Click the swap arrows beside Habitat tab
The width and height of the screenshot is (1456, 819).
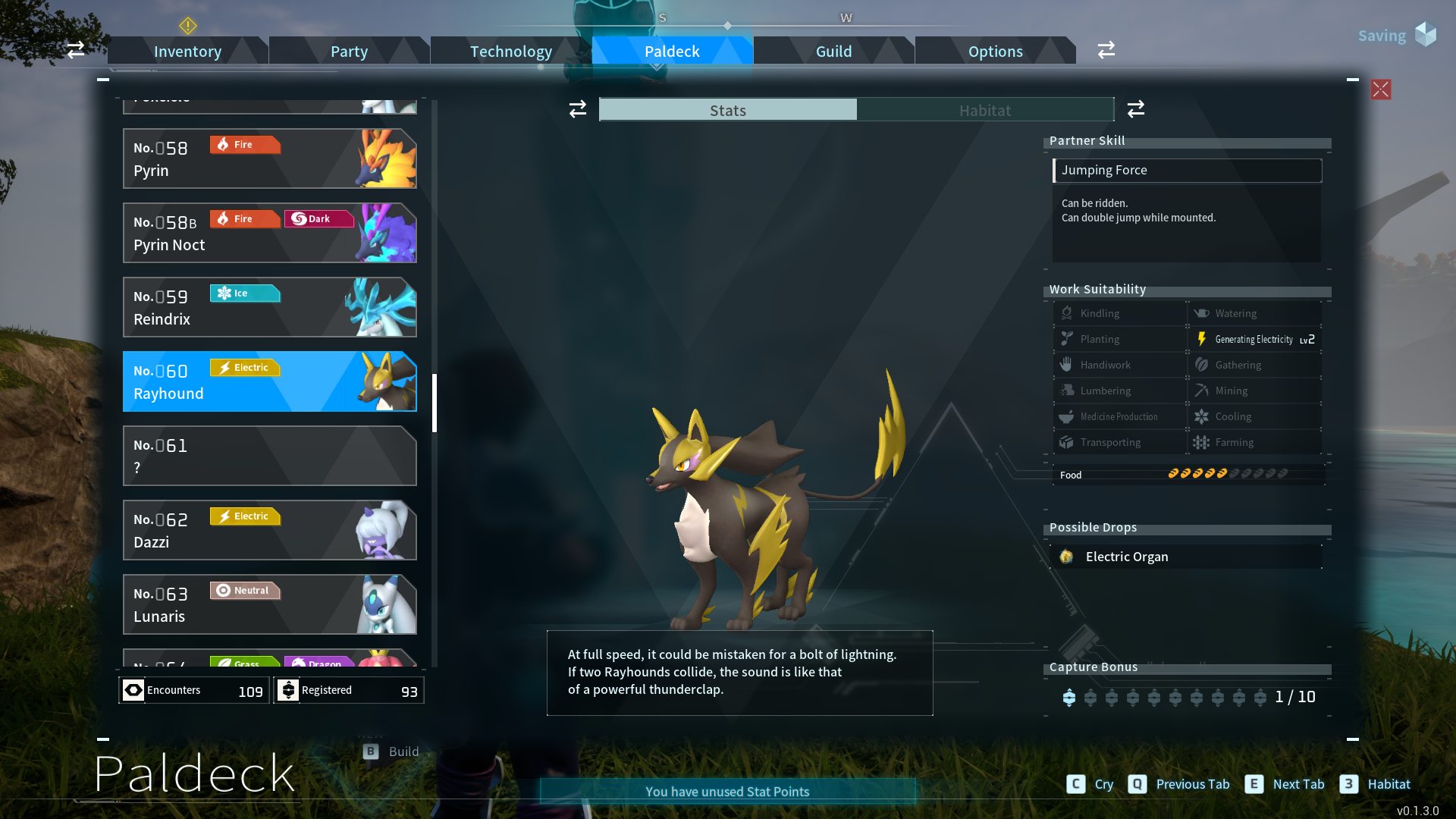coord(1135,109)
